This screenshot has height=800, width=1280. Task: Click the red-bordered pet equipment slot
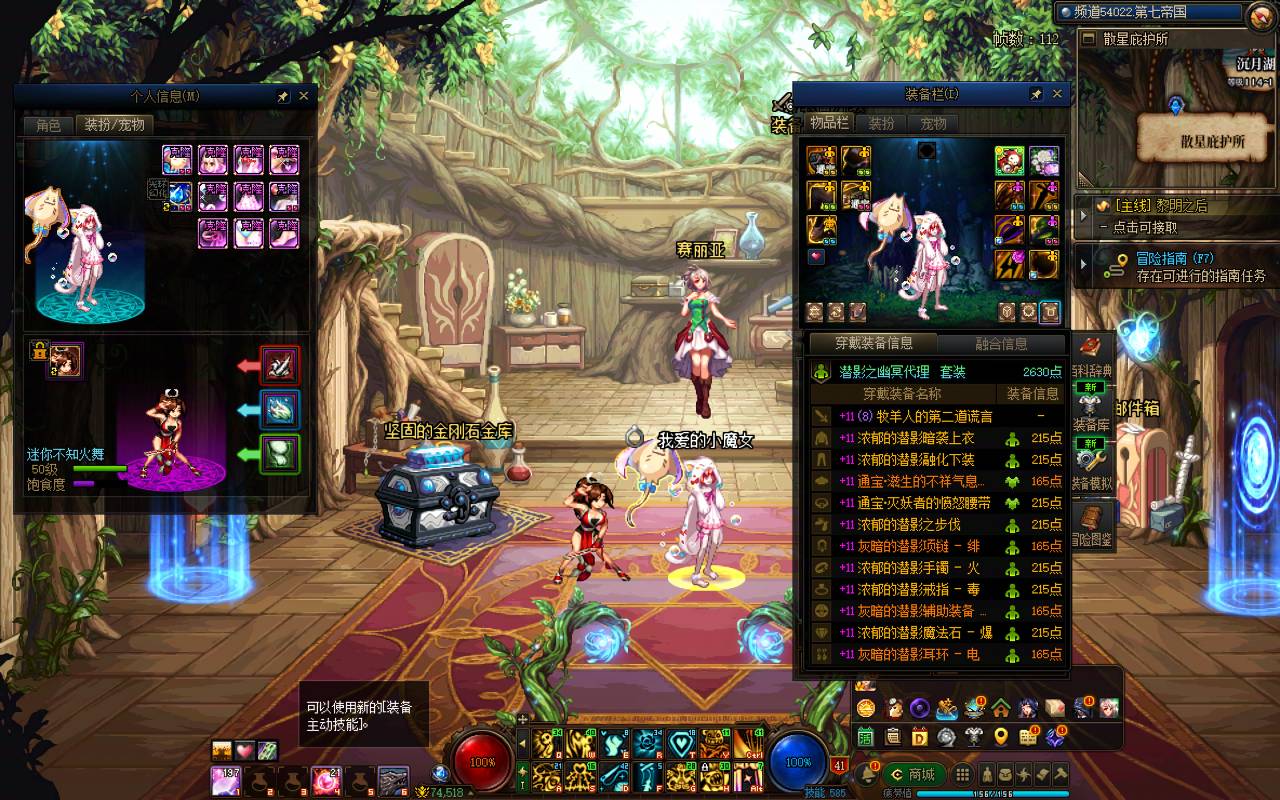tap(279, 365)
